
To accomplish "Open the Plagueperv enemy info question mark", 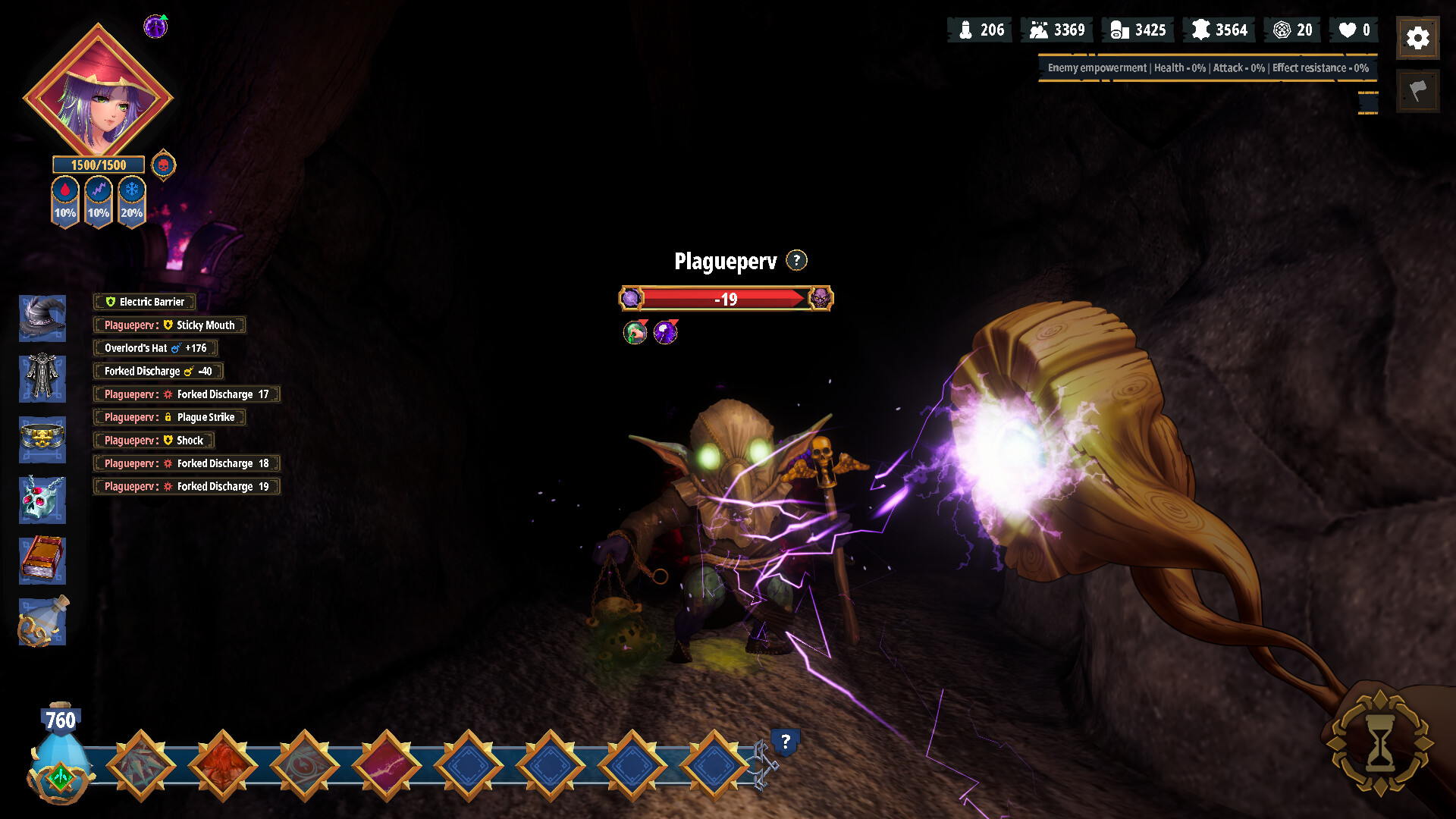I will pyautogui.click(x=796, y=260).
